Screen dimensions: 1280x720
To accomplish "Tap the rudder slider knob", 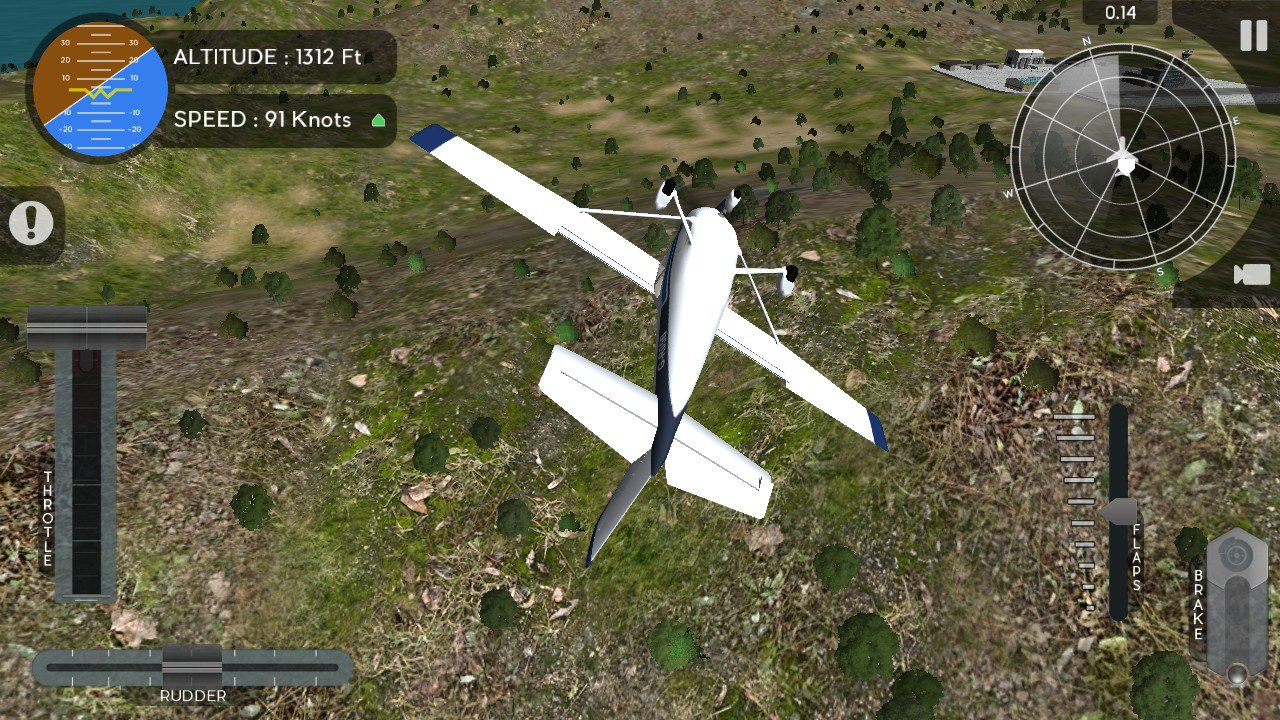I will coord(192,665).
